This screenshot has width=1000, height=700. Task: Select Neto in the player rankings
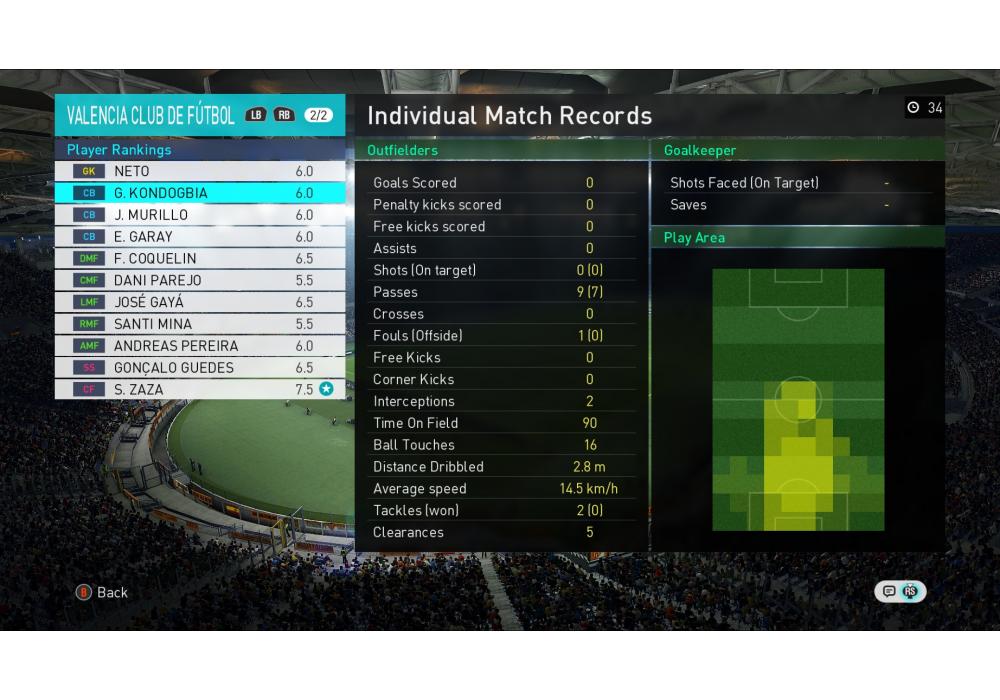[200, 171]
